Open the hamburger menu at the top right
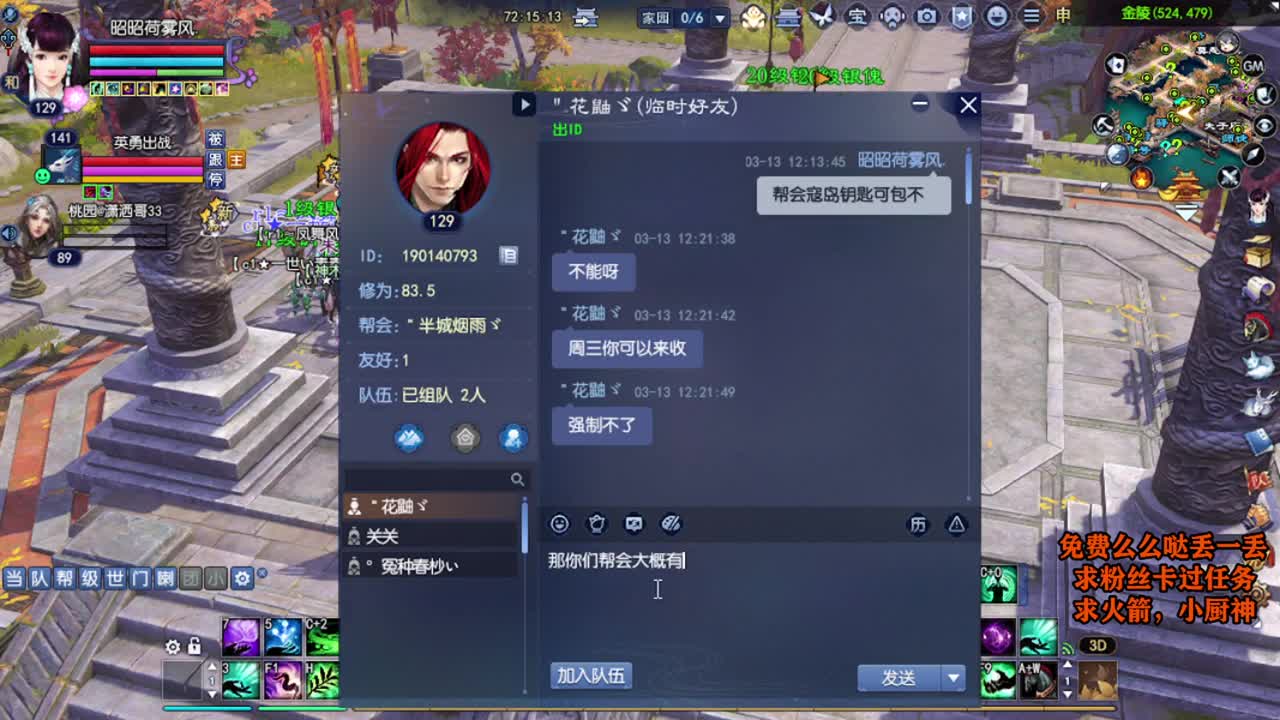 coord(1031,16)
